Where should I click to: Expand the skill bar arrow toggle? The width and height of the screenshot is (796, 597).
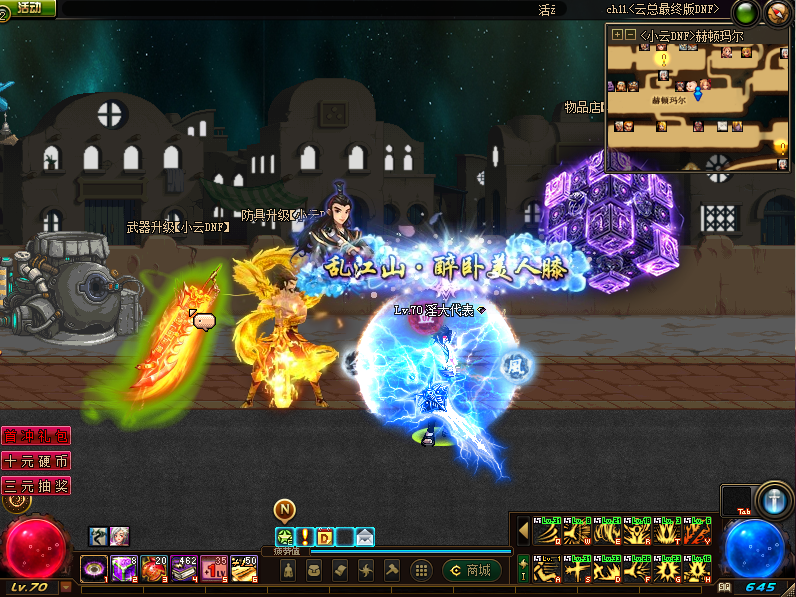(x=522, y=529)
